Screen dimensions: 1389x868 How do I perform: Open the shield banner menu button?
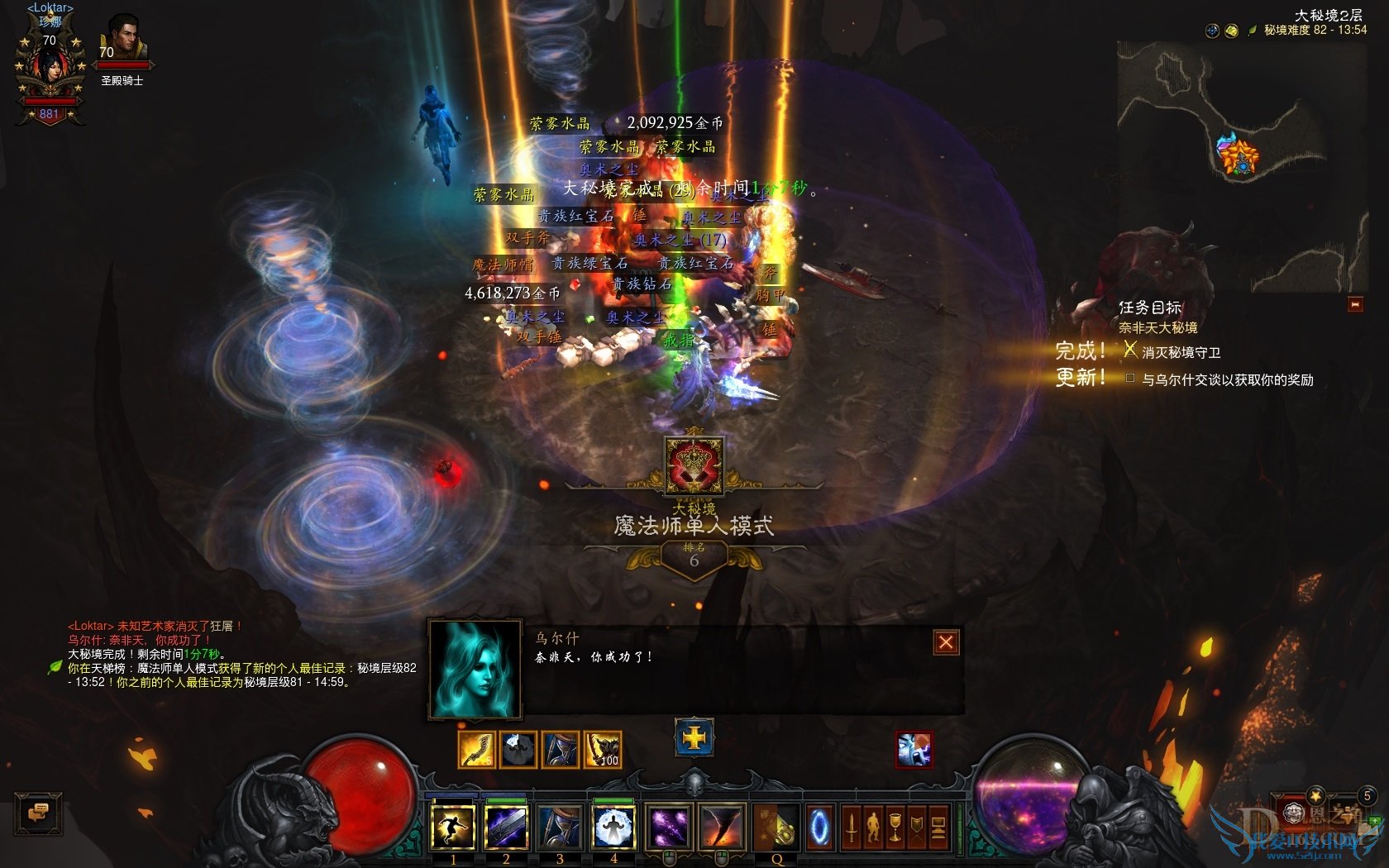(916, 827)
